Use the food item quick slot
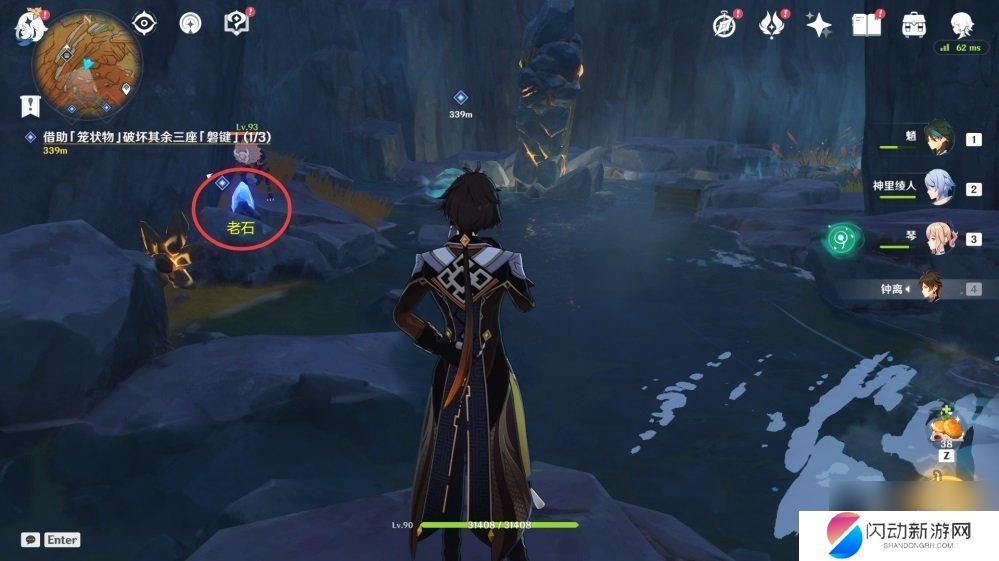Image resolution: width=999 pixels, height=561 pixels. coord(946,428)
